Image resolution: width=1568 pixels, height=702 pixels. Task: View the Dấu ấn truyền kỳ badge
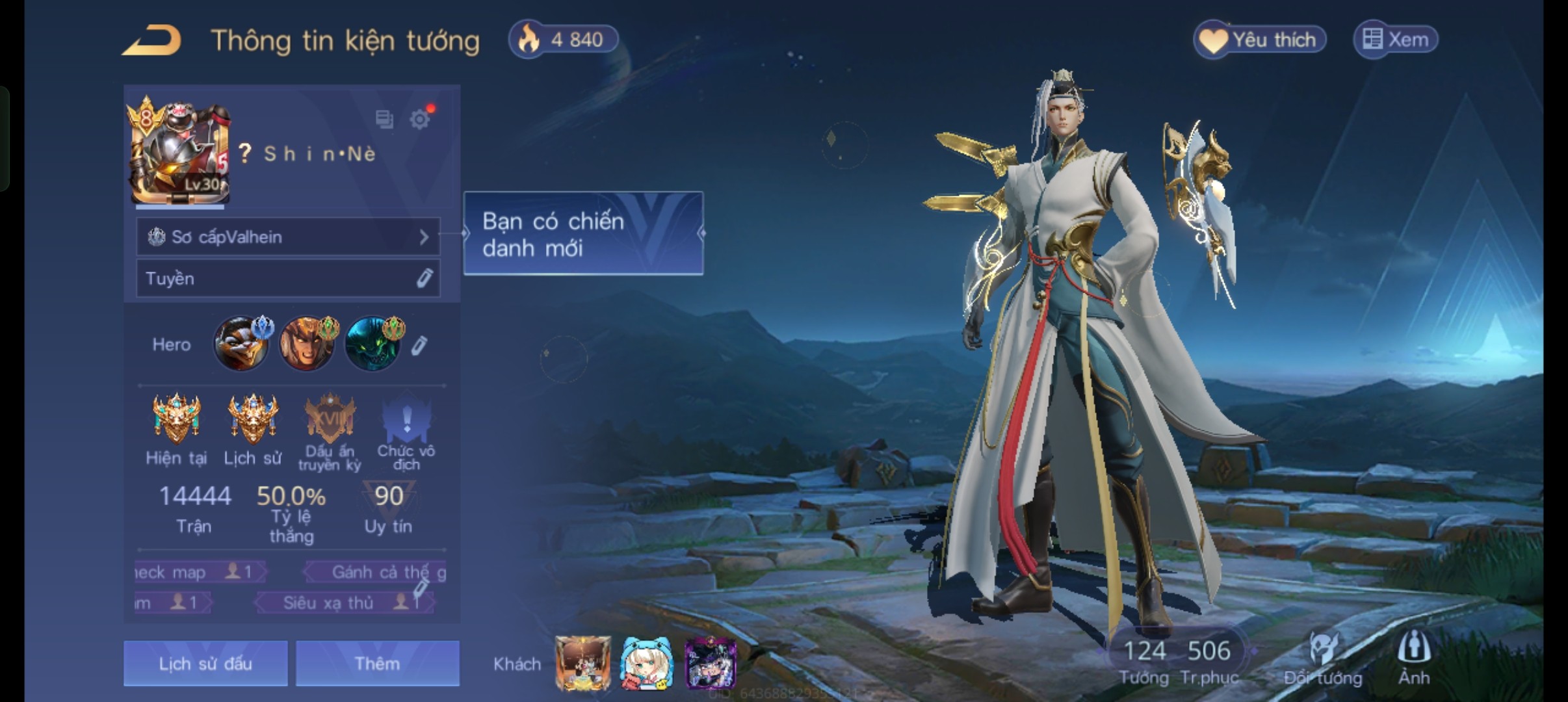(330, 419)
